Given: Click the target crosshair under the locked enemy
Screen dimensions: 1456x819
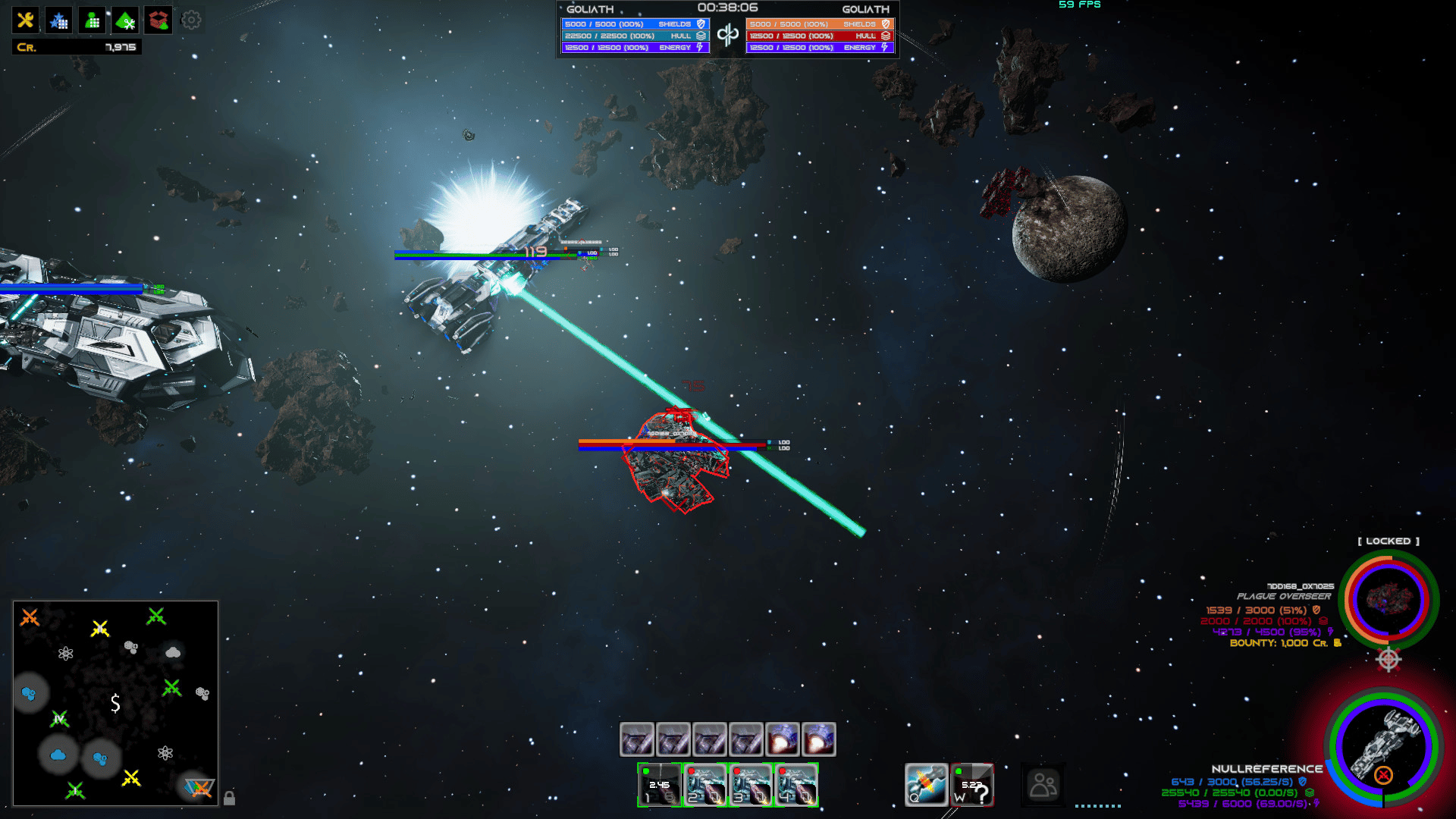Looking at the screenshot, I should pyautogui.click(x=1388, y=659).
